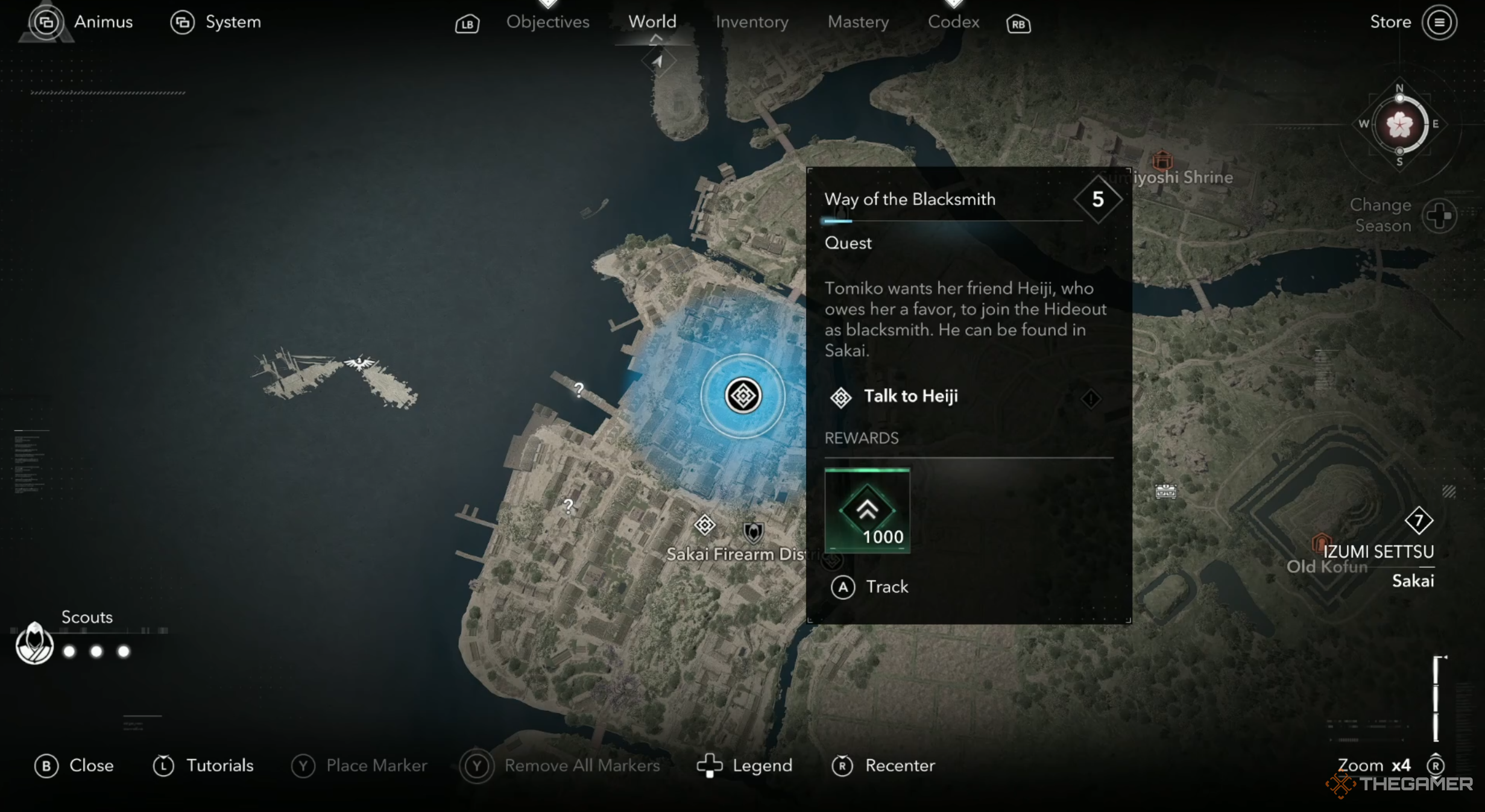Click the Sakai Firearm District quest diamond icon
Image resolution: width=1485 pixels, height=812 pixels.
pos(705,526)
